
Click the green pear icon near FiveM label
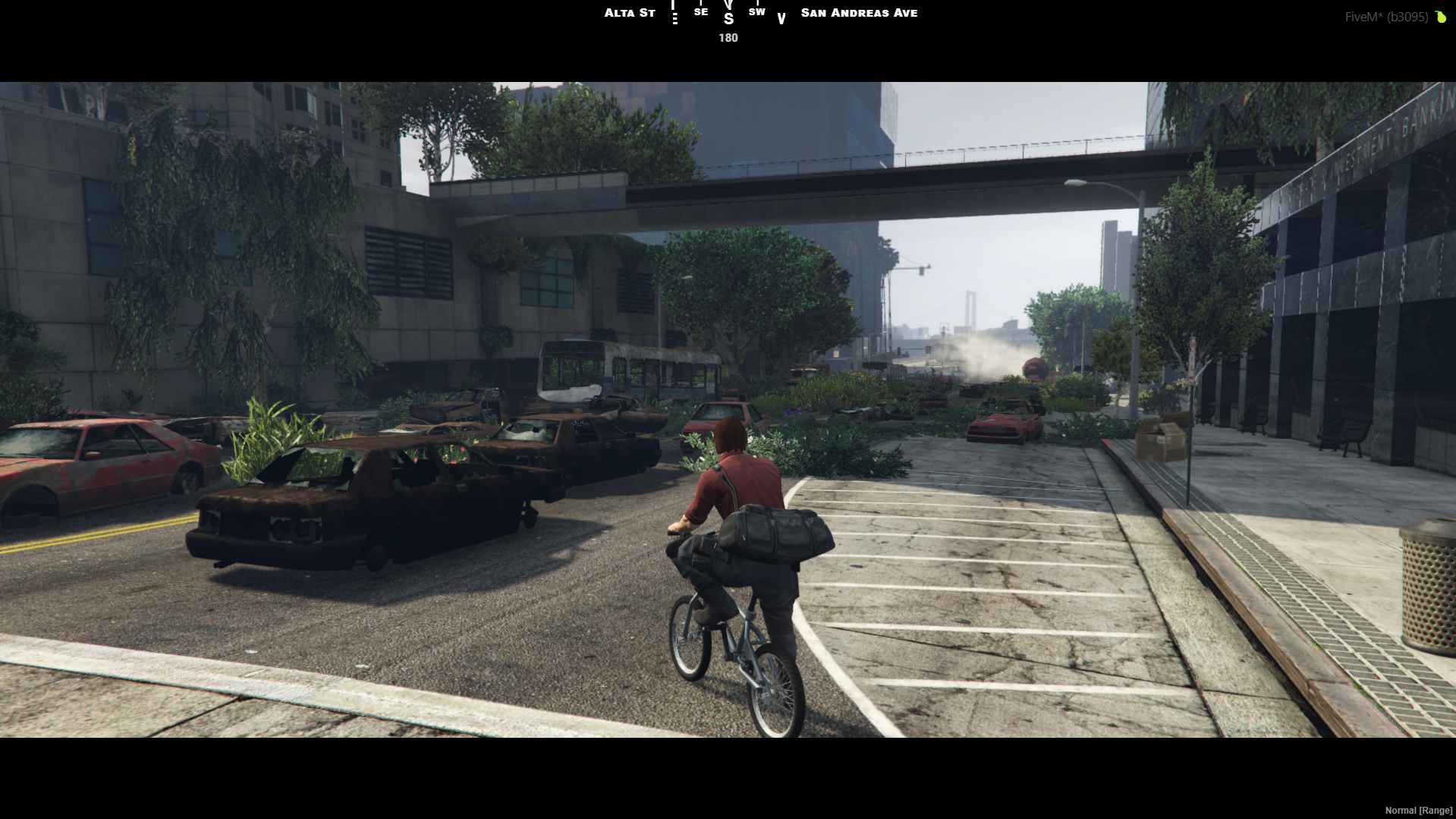[1440, 17]
